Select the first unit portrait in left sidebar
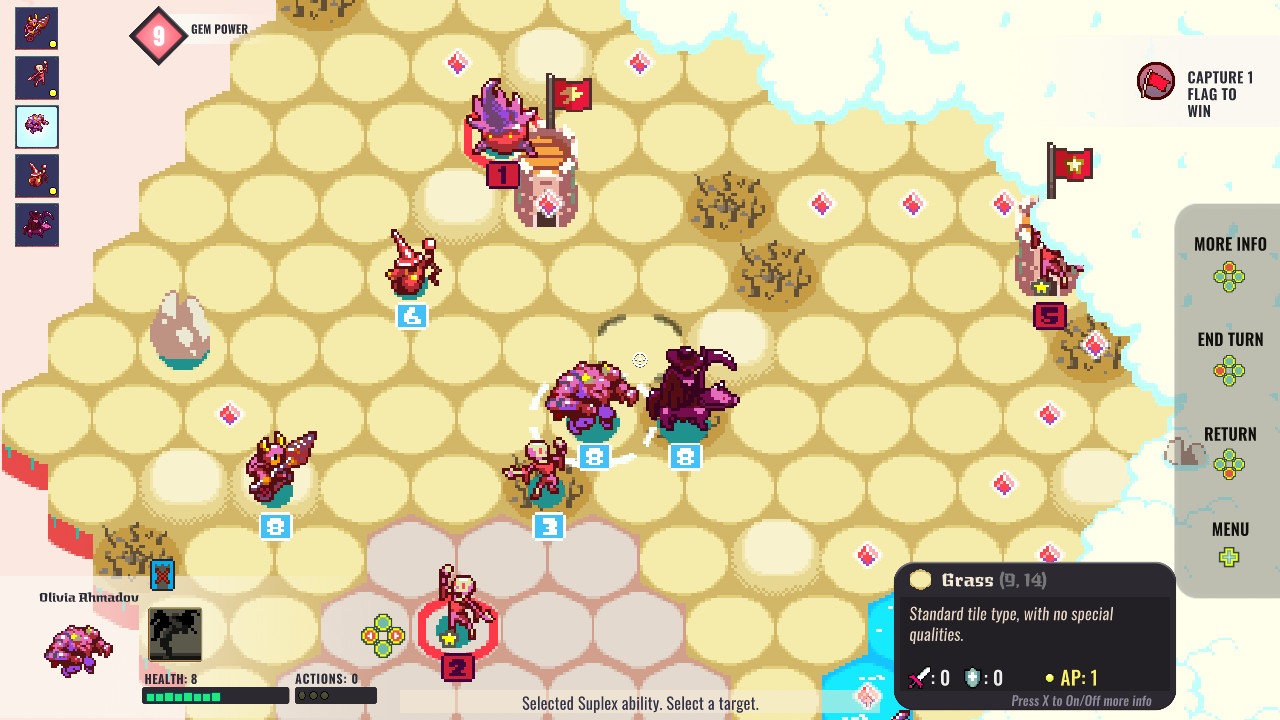The width and height of the screenshot is (1280, 720). tap(35, 28)
